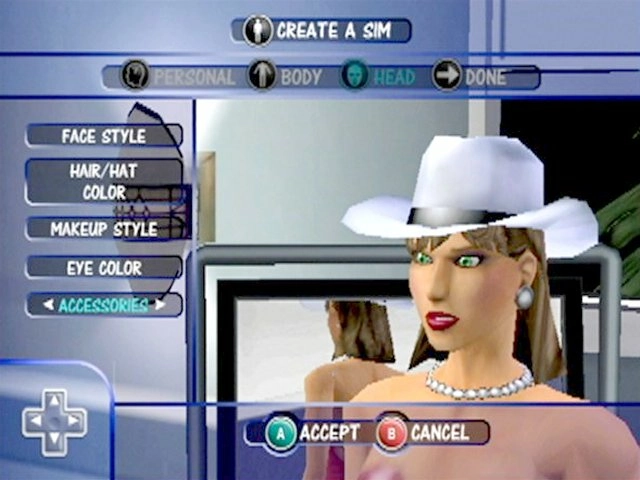
Task: Choose the Makeup Style option
Action: 104,229
